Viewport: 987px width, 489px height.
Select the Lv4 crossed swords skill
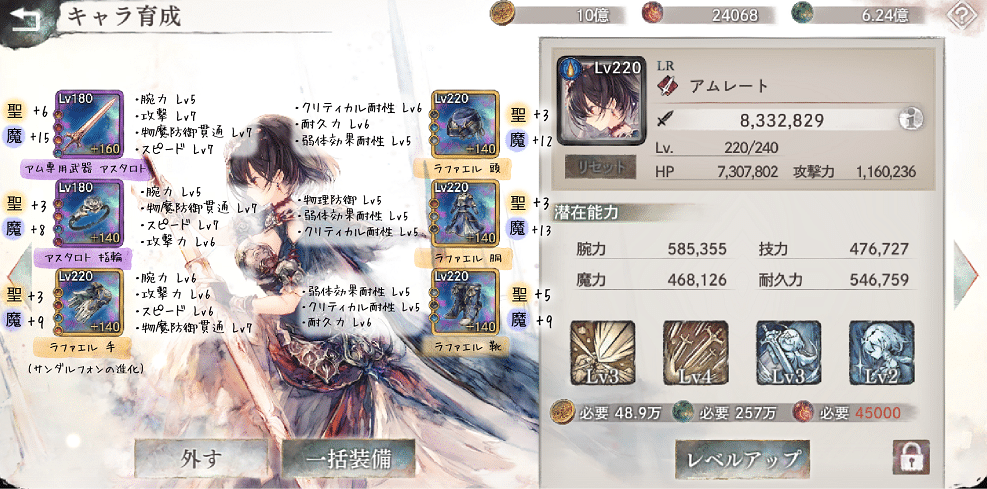(696, 353)
